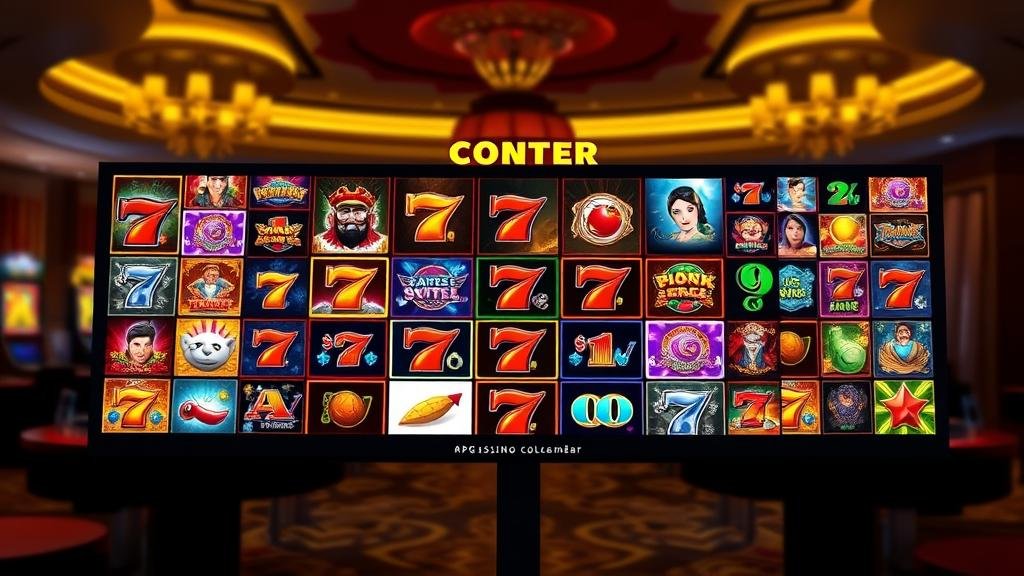Pick the red star on green tile
The image size is (1024, 576).
(x=903, y=406)
